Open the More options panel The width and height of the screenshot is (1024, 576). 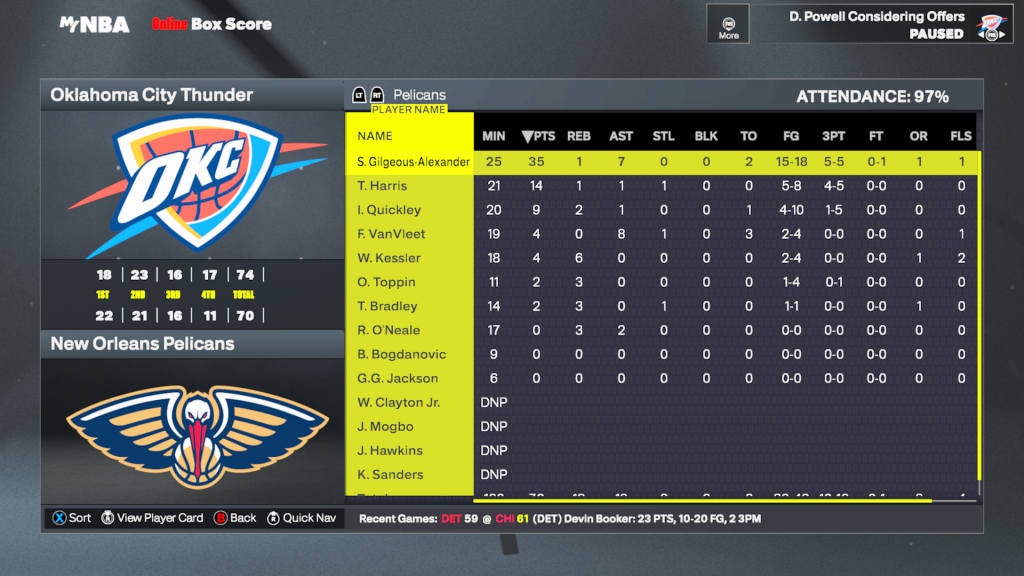(x=728, y=24)
